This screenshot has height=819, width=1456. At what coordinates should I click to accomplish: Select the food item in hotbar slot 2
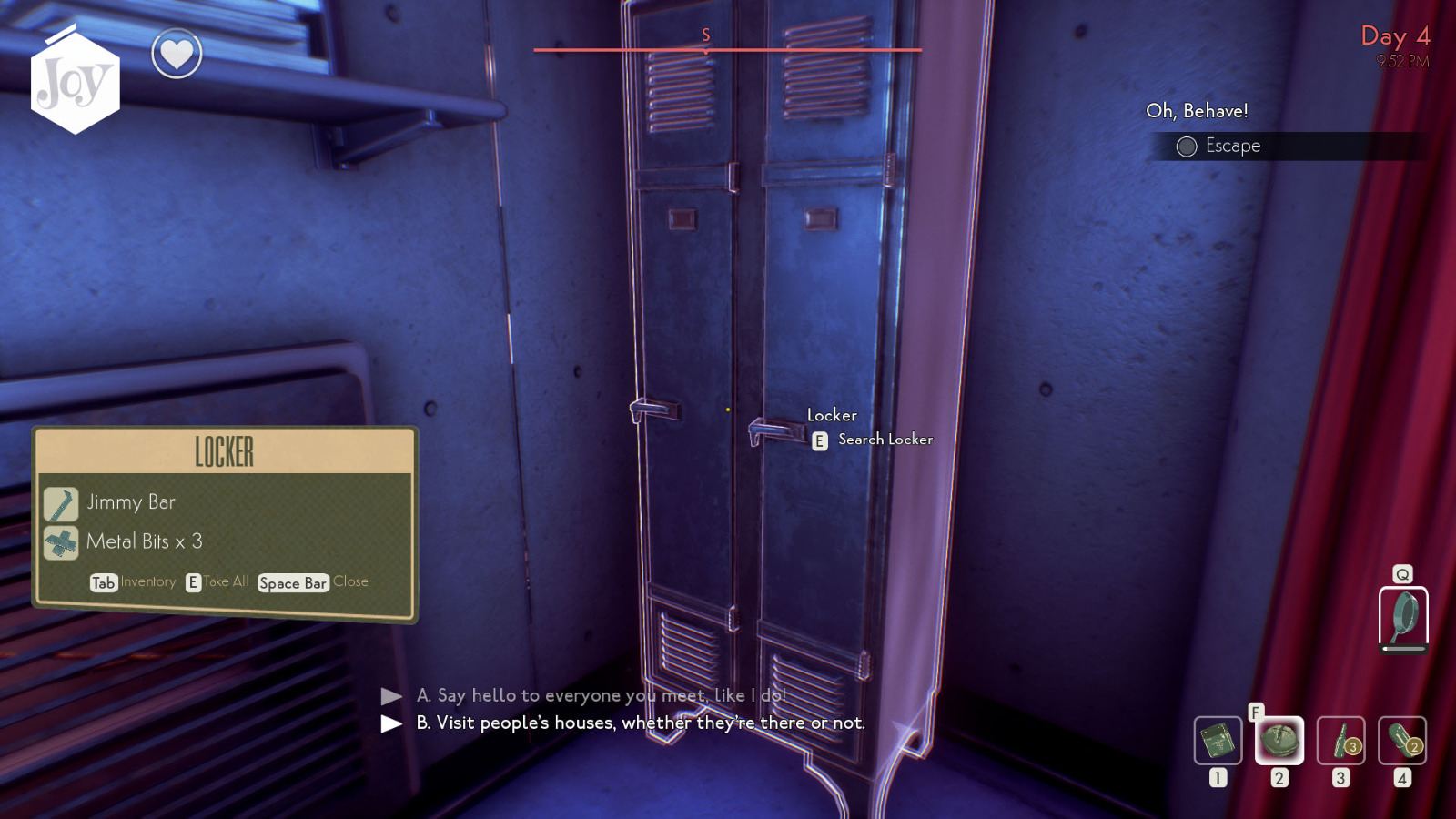point(1280,743)
